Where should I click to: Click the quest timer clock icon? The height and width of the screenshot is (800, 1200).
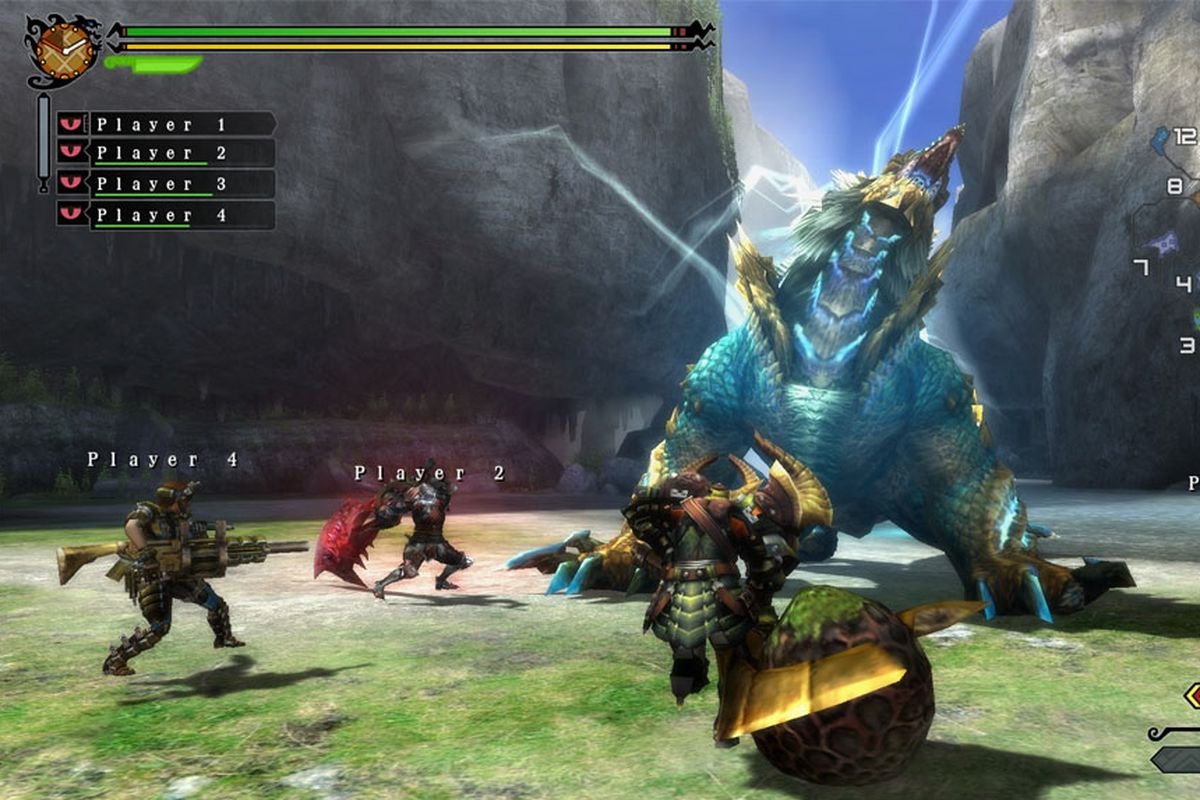[x=62, y=47]
